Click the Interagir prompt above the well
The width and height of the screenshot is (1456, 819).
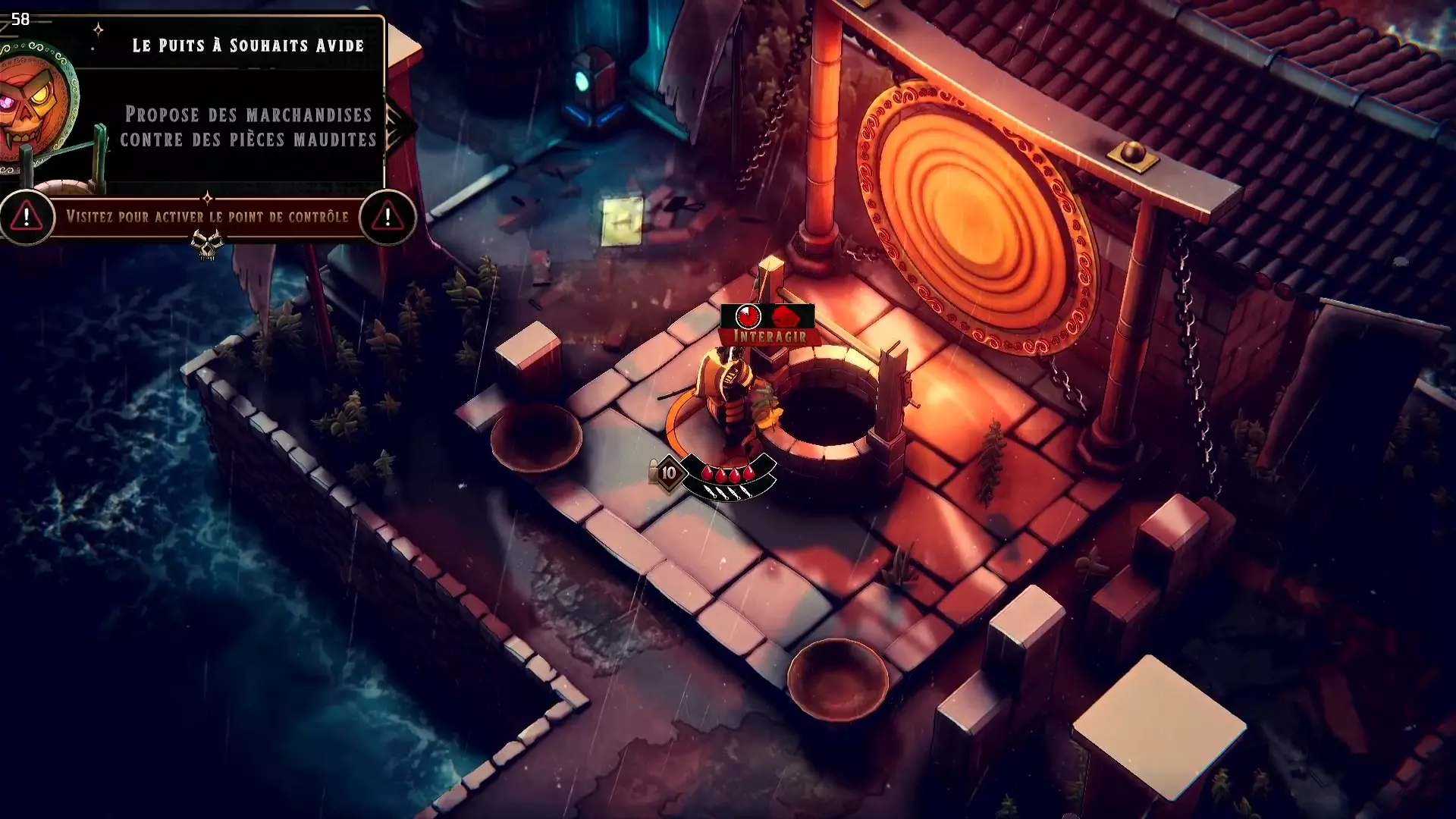tap(768, 335)
